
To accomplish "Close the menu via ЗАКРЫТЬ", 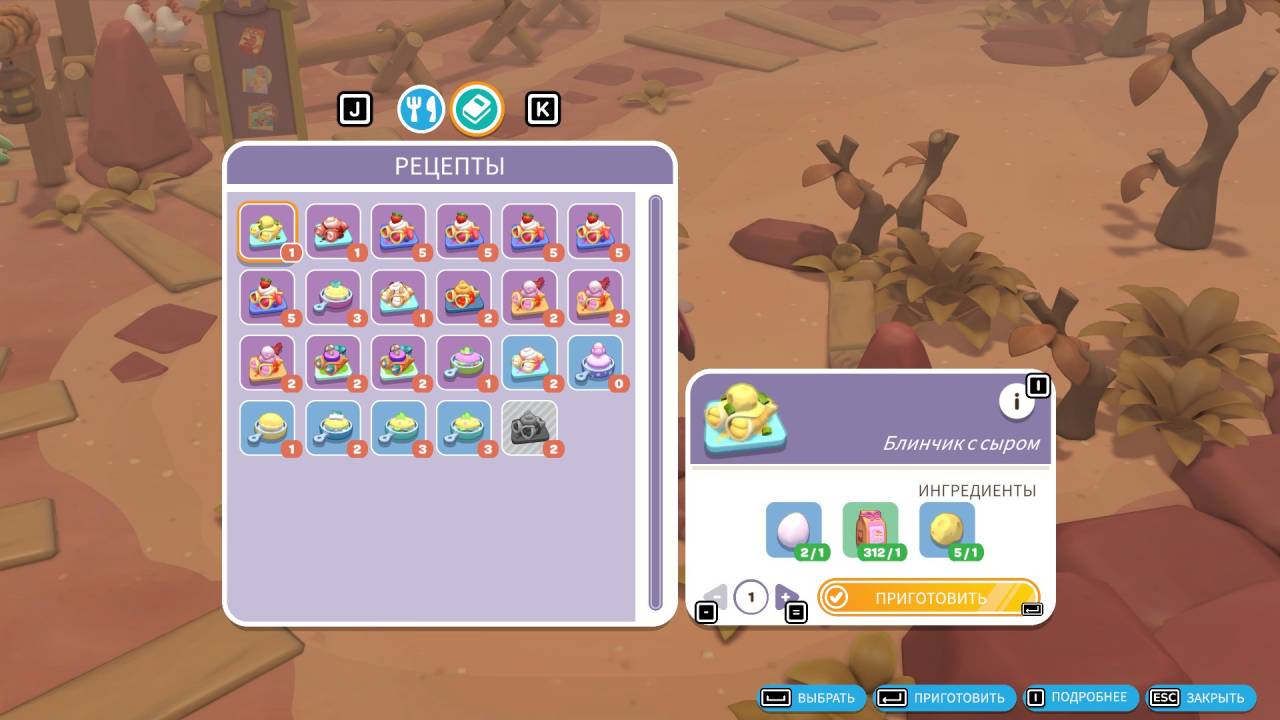I will pos(1201,698).
